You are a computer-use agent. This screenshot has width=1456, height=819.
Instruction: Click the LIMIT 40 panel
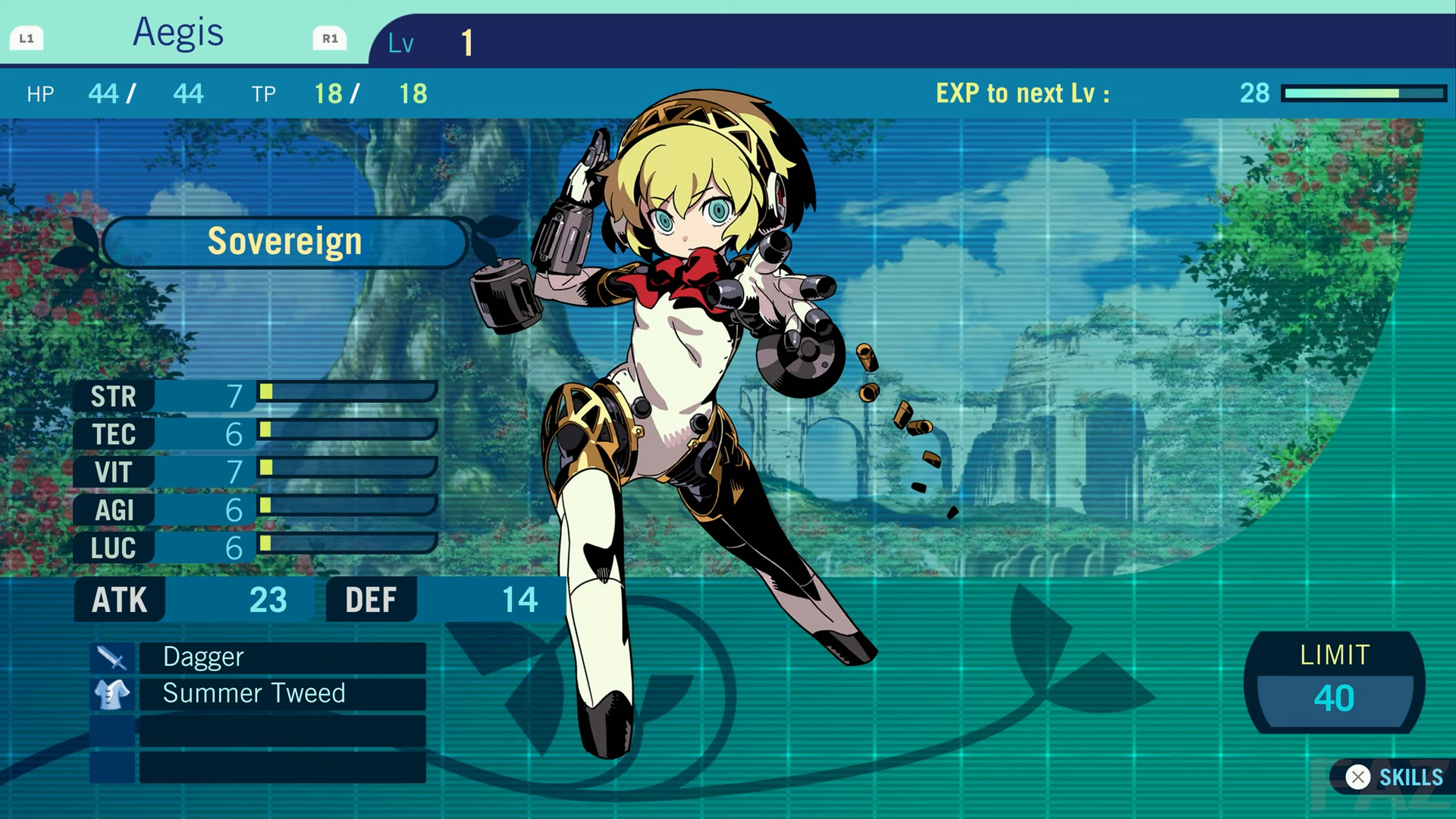1336,682
